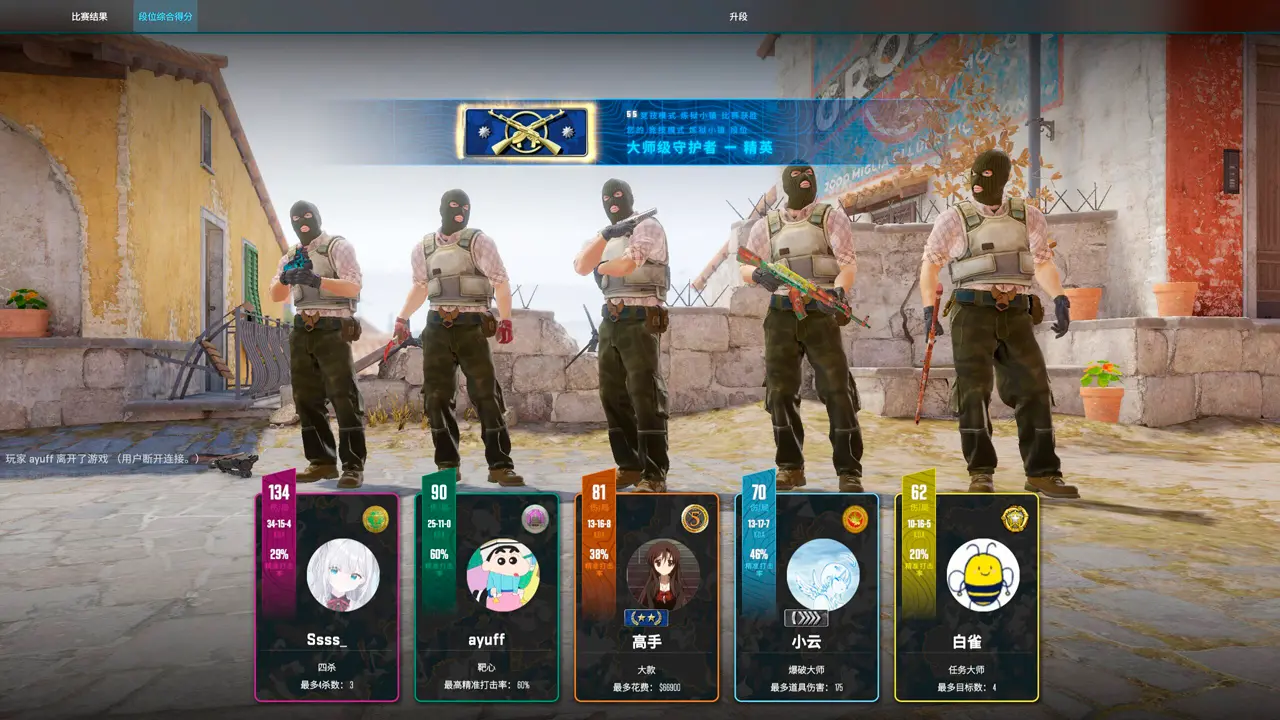Switch to the 比赛结果 tab
The image size is (1280, 720).
[90, 17]
